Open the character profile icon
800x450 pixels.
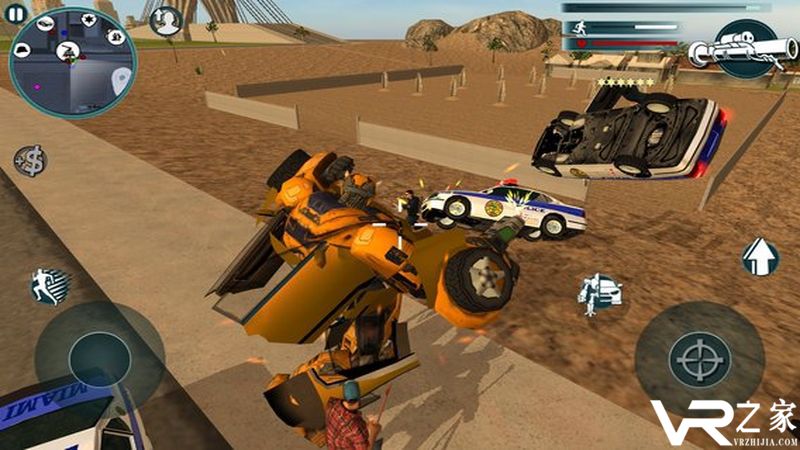click(x=165, y=19)
